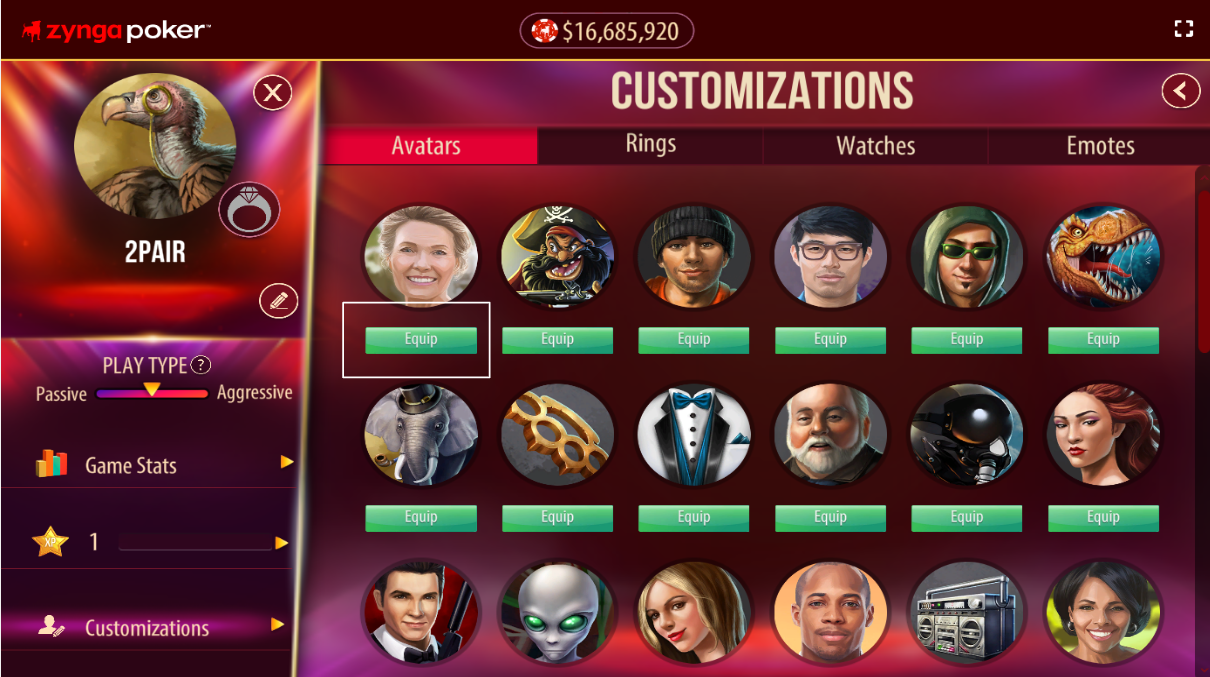Choose the green-eyed alien avatar thumbnail

(557, 613)
